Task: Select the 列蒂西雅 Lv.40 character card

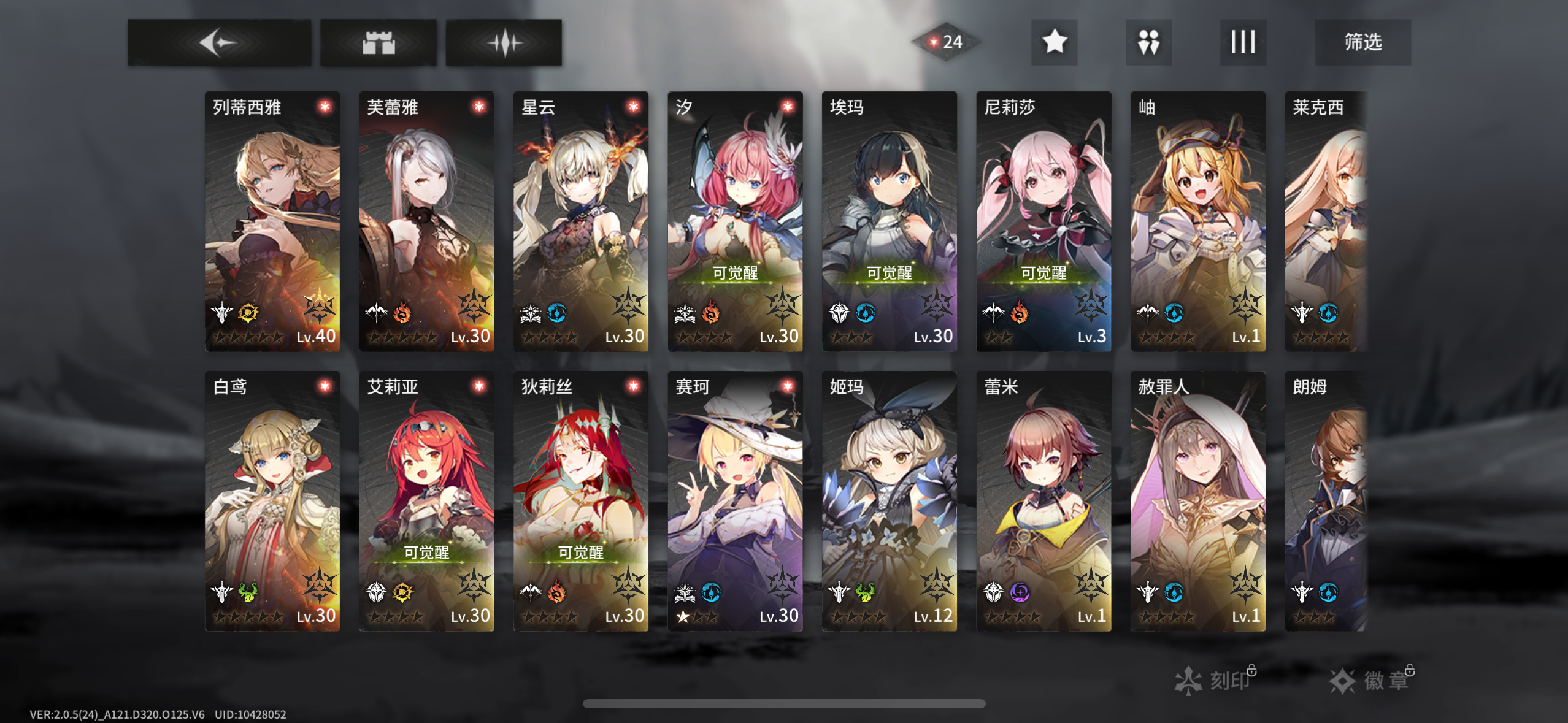Action: tap(272, 221)
